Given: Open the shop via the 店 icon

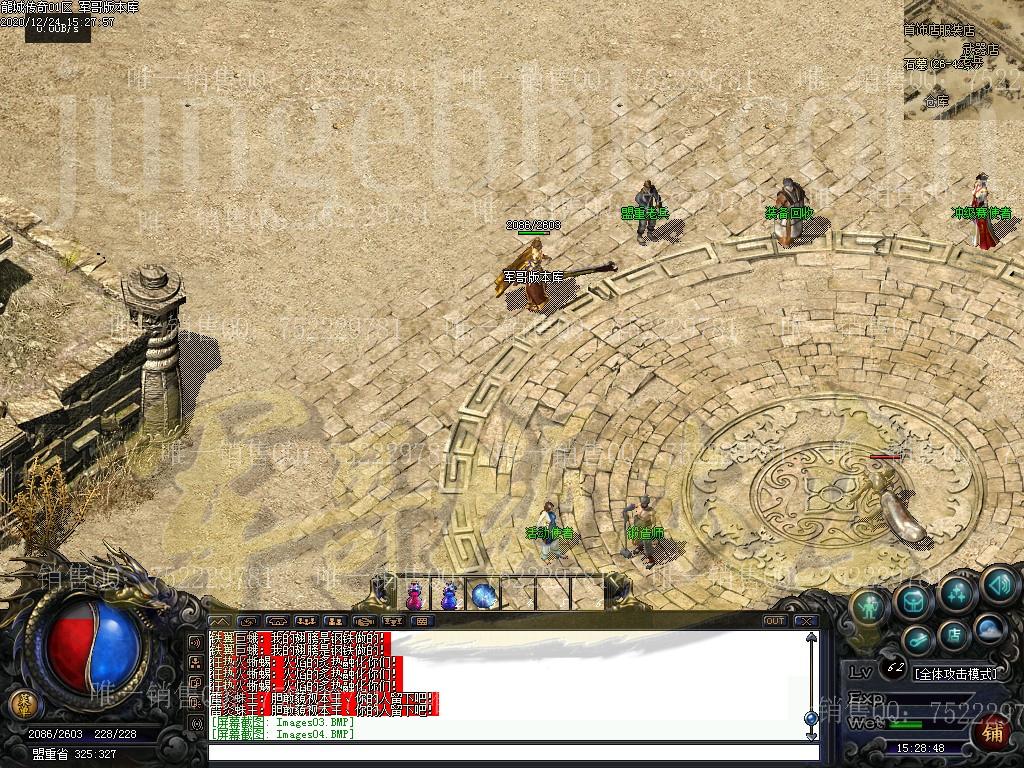Looking at the screenshot, I should (x=954, y=634).
